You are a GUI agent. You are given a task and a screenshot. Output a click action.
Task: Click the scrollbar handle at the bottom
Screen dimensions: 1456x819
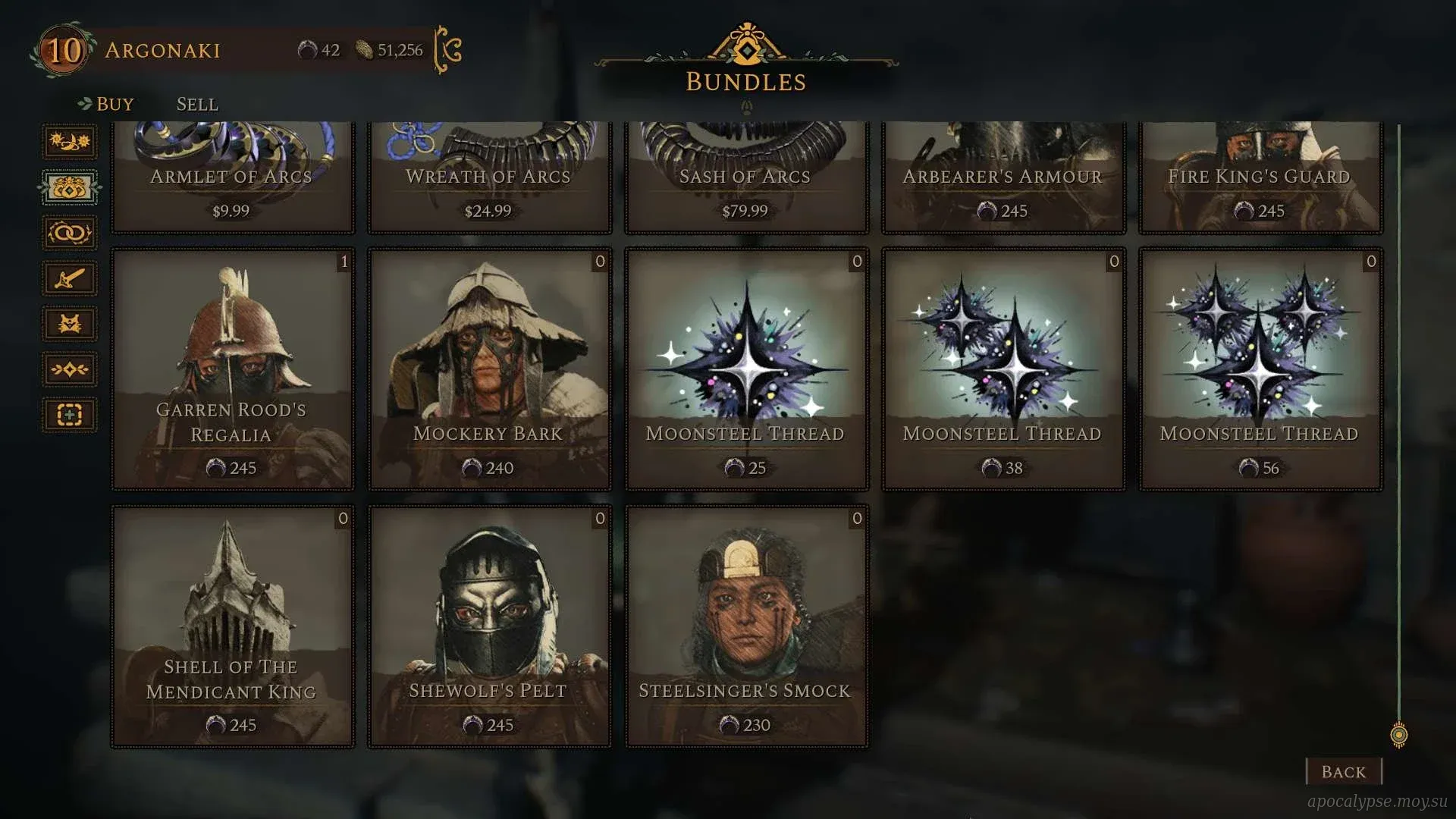(1399, 734)
